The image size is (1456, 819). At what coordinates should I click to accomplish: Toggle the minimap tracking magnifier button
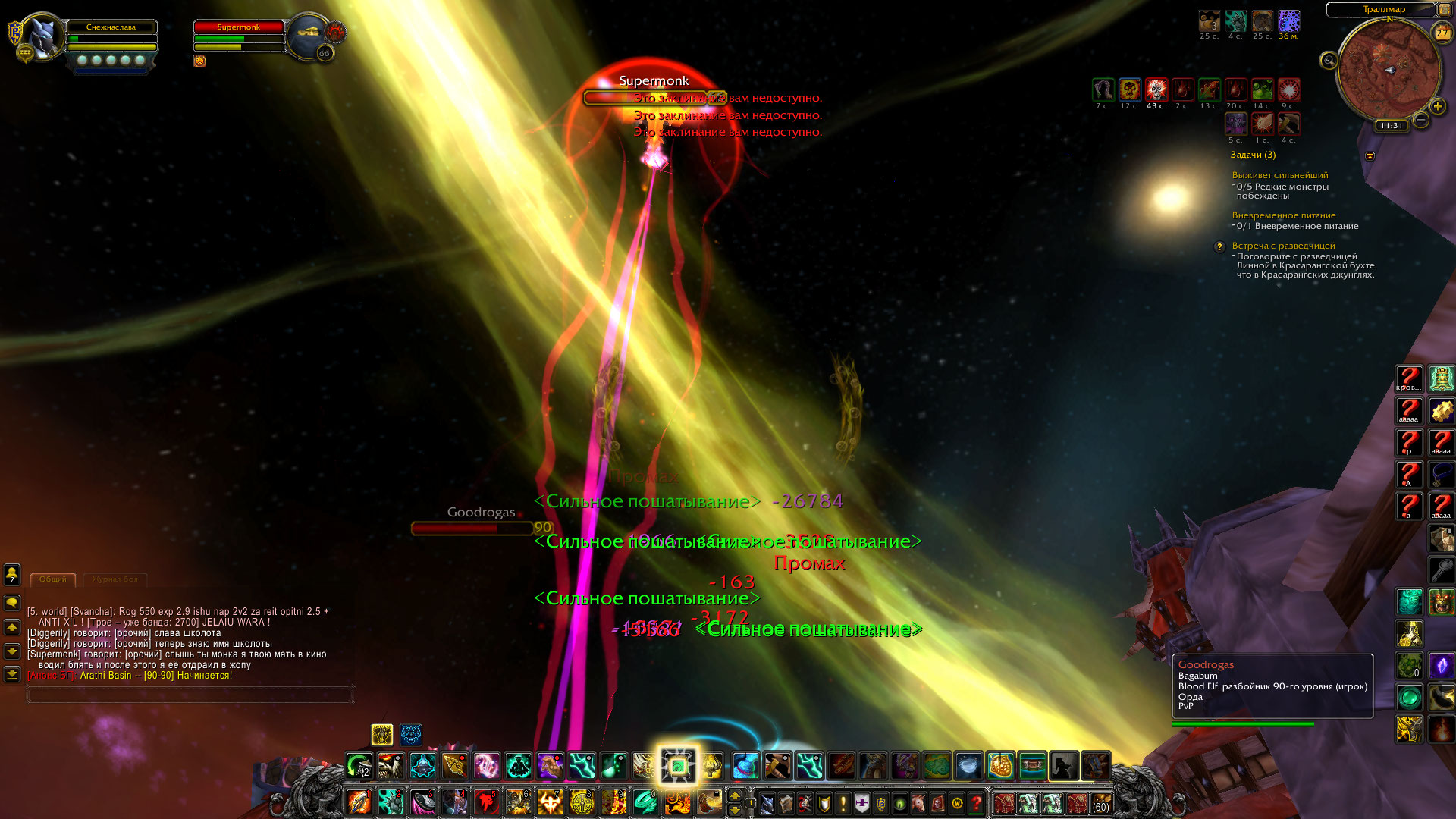[x=1329, y=61]
